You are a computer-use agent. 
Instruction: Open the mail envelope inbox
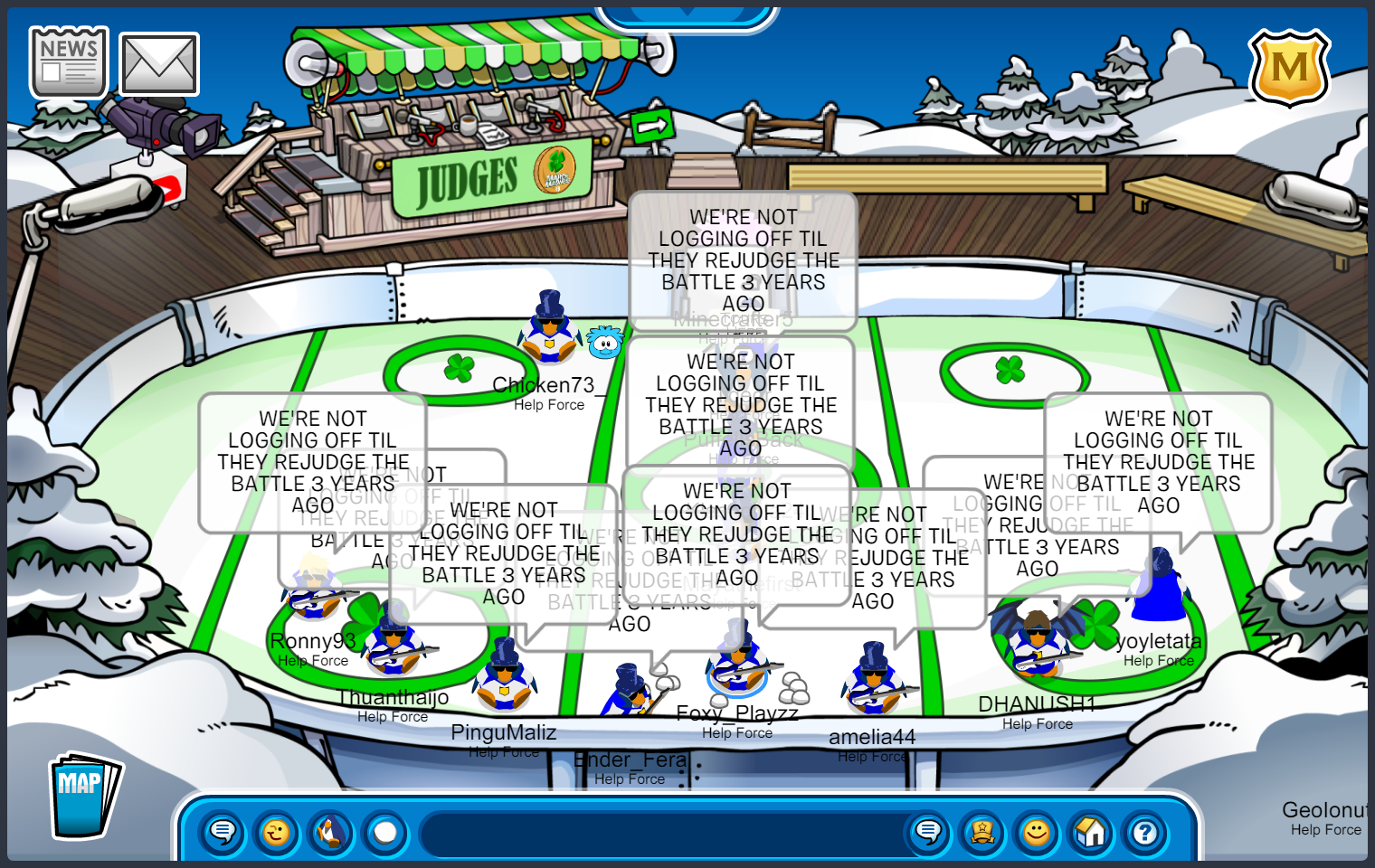pyautogui.click(x=159, y=64)
